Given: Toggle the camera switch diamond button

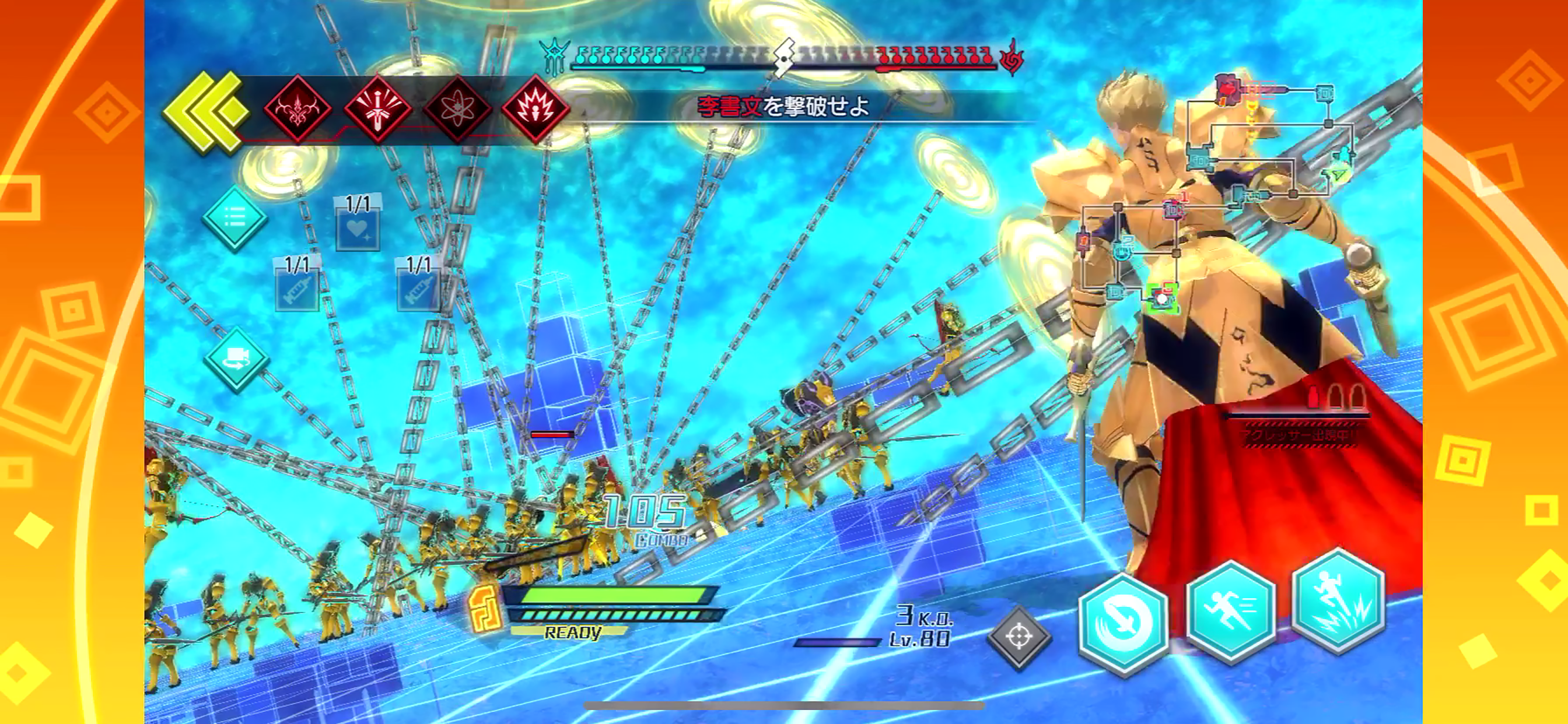Looking at the screenshot, I should click(236, 359).
